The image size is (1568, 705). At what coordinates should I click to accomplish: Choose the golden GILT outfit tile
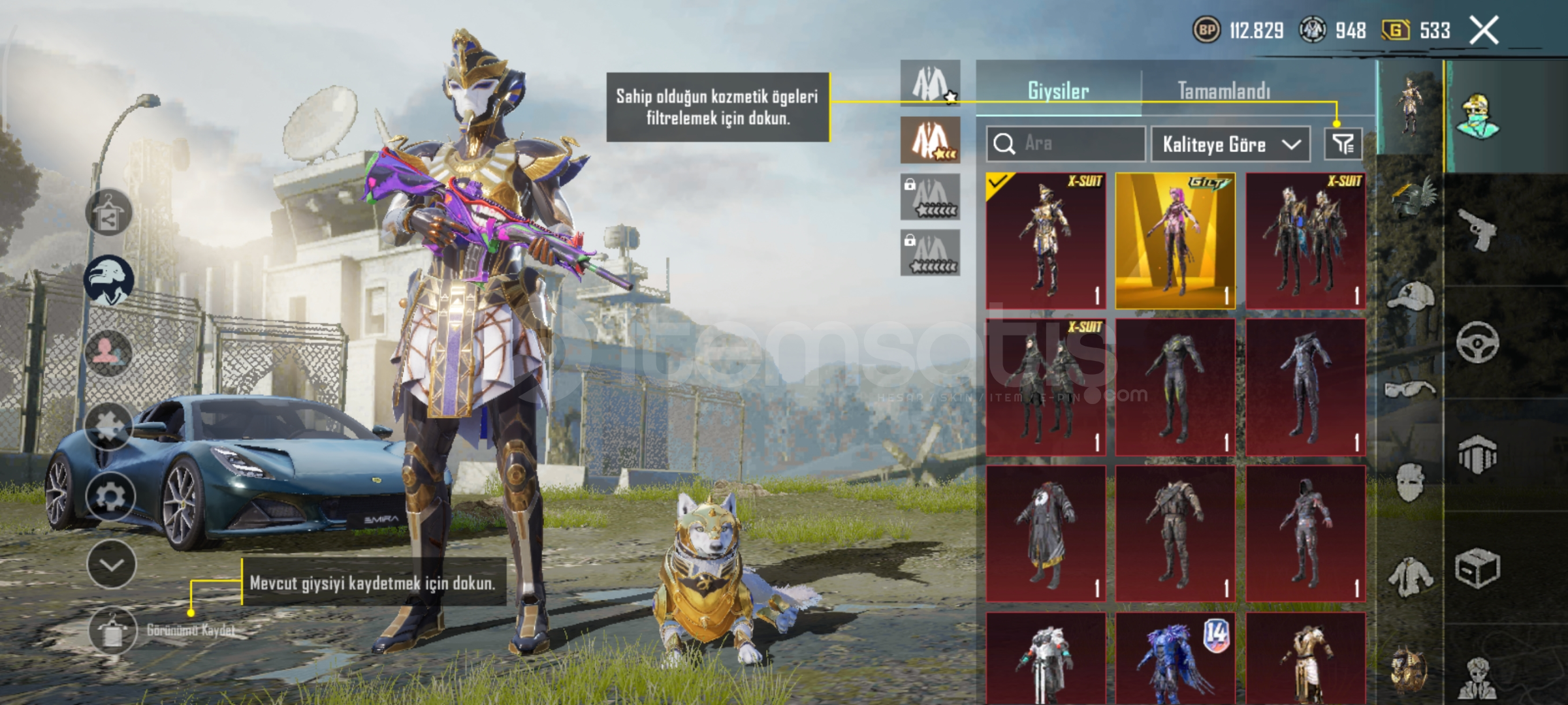tap(1175, 240)
